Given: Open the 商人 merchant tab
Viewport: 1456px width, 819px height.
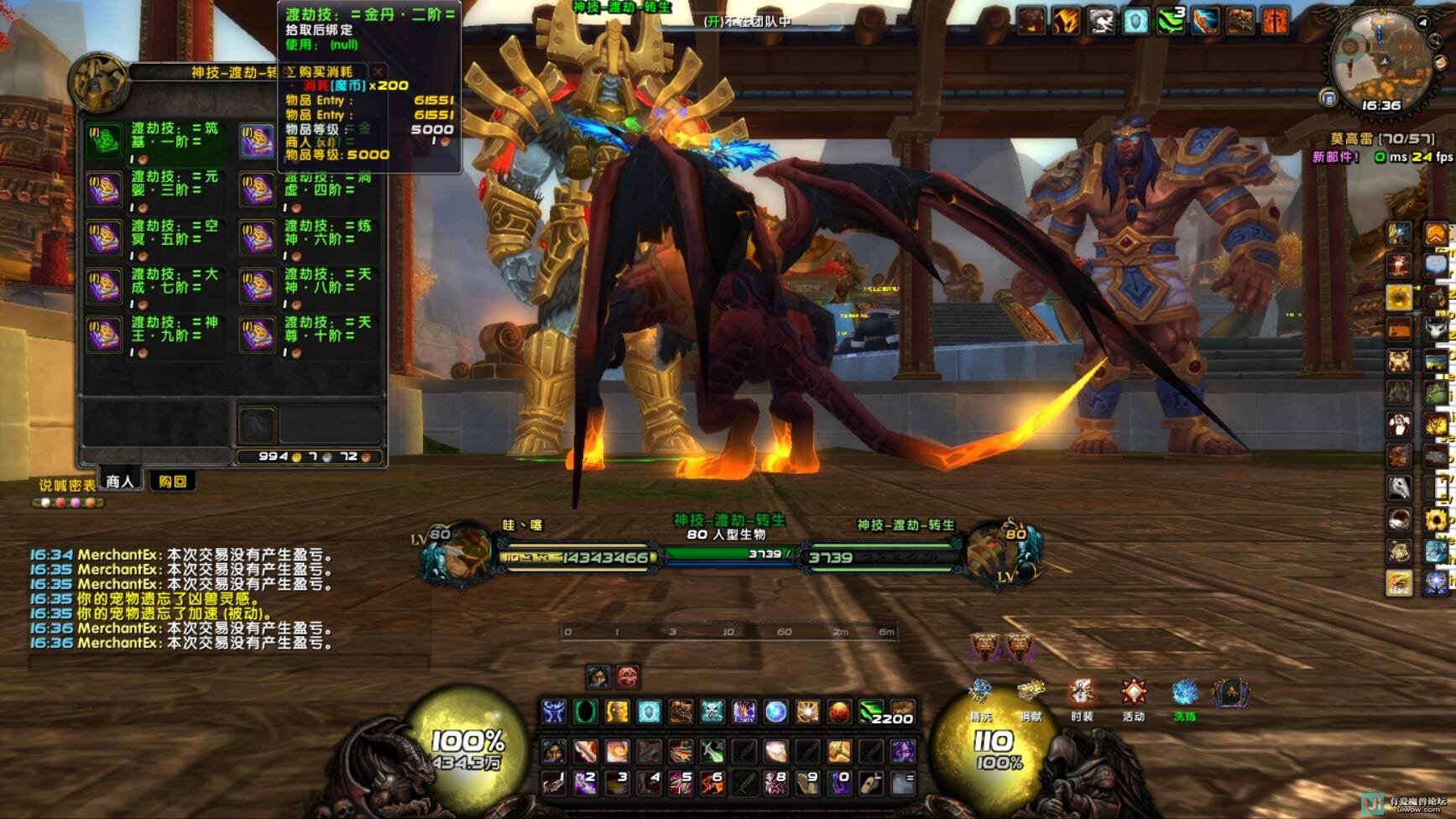Looking at the screenshot, I should click(x=119, y=481).
